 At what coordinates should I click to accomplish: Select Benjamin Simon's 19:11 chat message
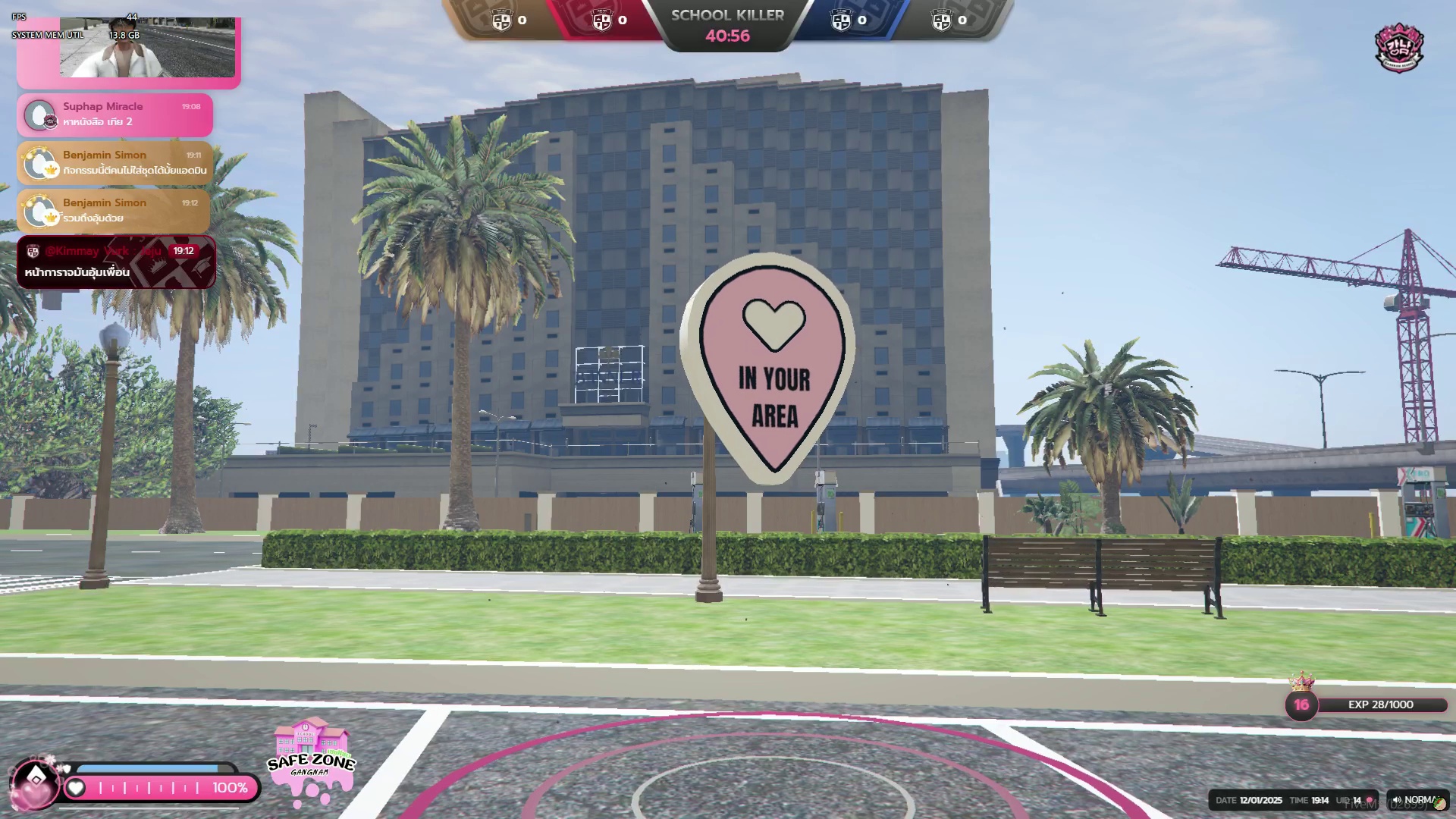pos(115,162)
